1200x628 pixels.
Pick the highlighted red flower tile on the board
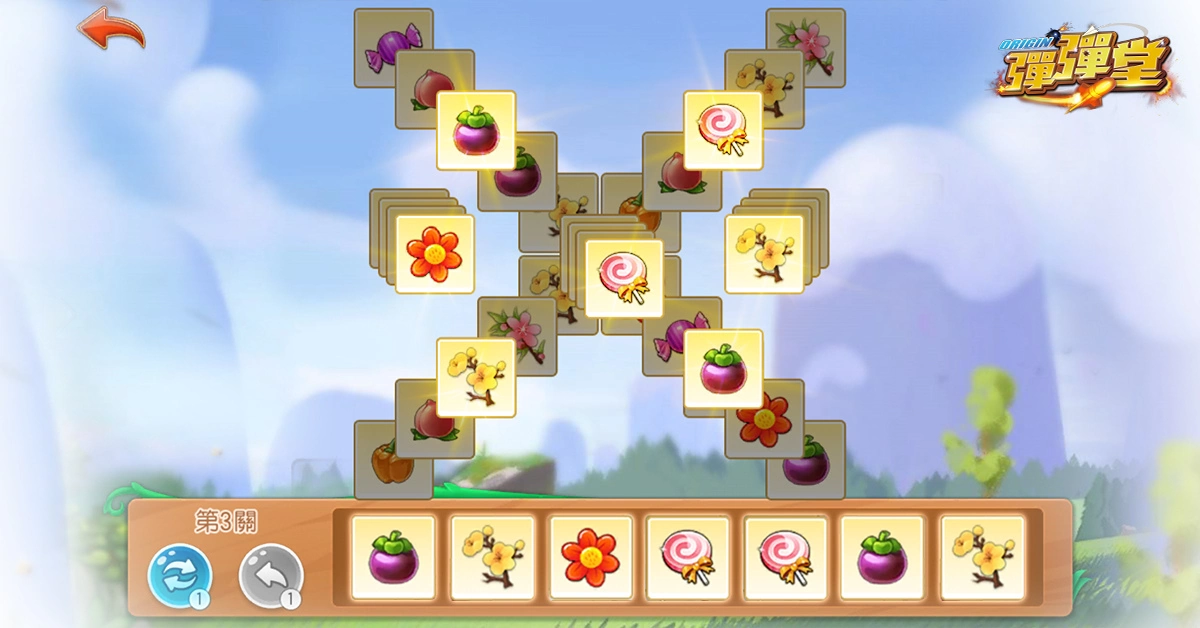pos(435,254)
